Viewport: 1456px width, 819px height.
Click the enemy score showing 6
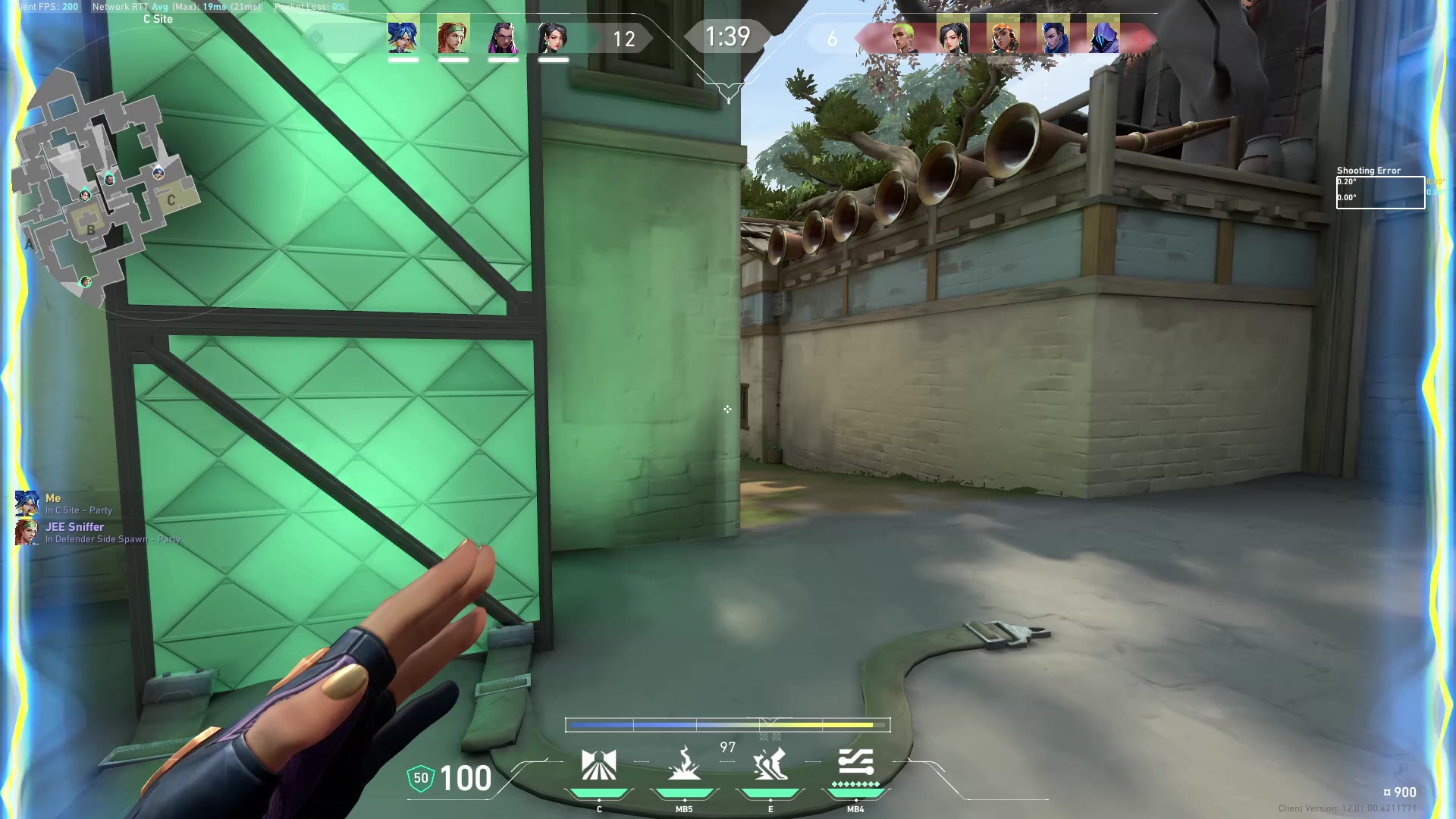point(832,39)
